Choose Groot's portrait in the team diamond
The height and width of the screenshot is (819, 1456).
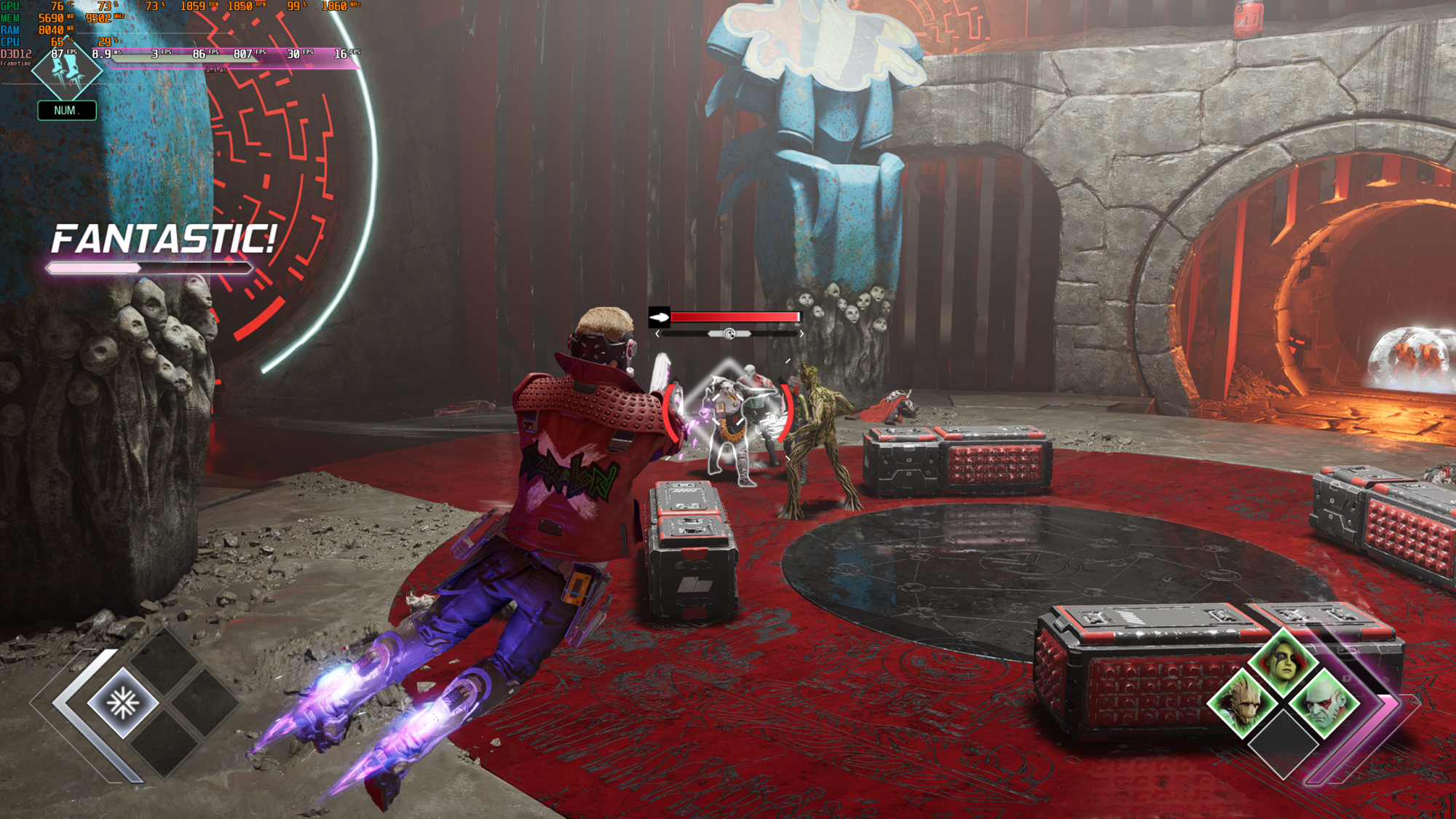click(1242, 703)
